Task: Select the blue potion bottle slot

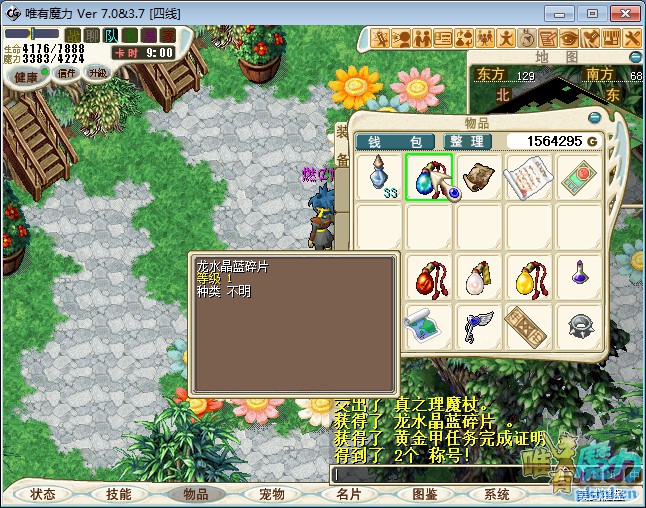Action: (x=381, y=178)
